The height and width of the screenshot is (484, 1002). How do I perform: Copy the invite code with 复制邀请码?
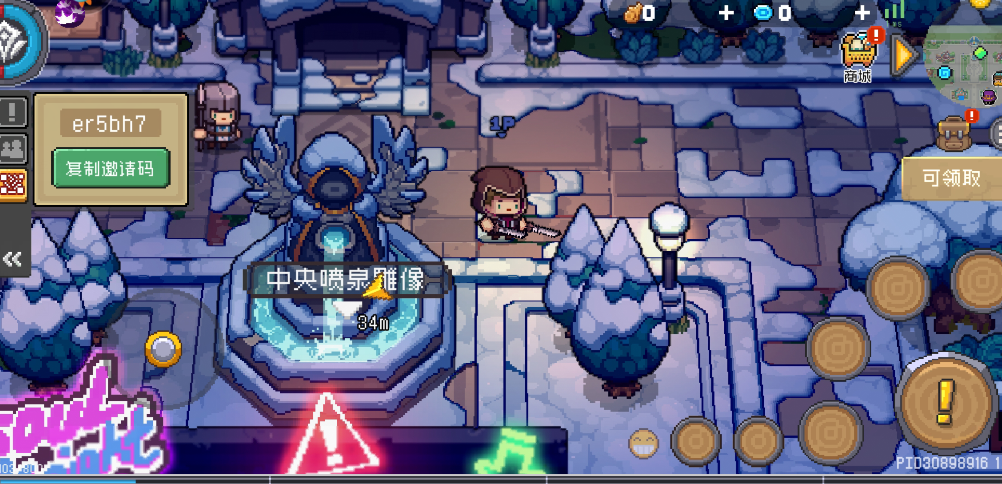110,168
